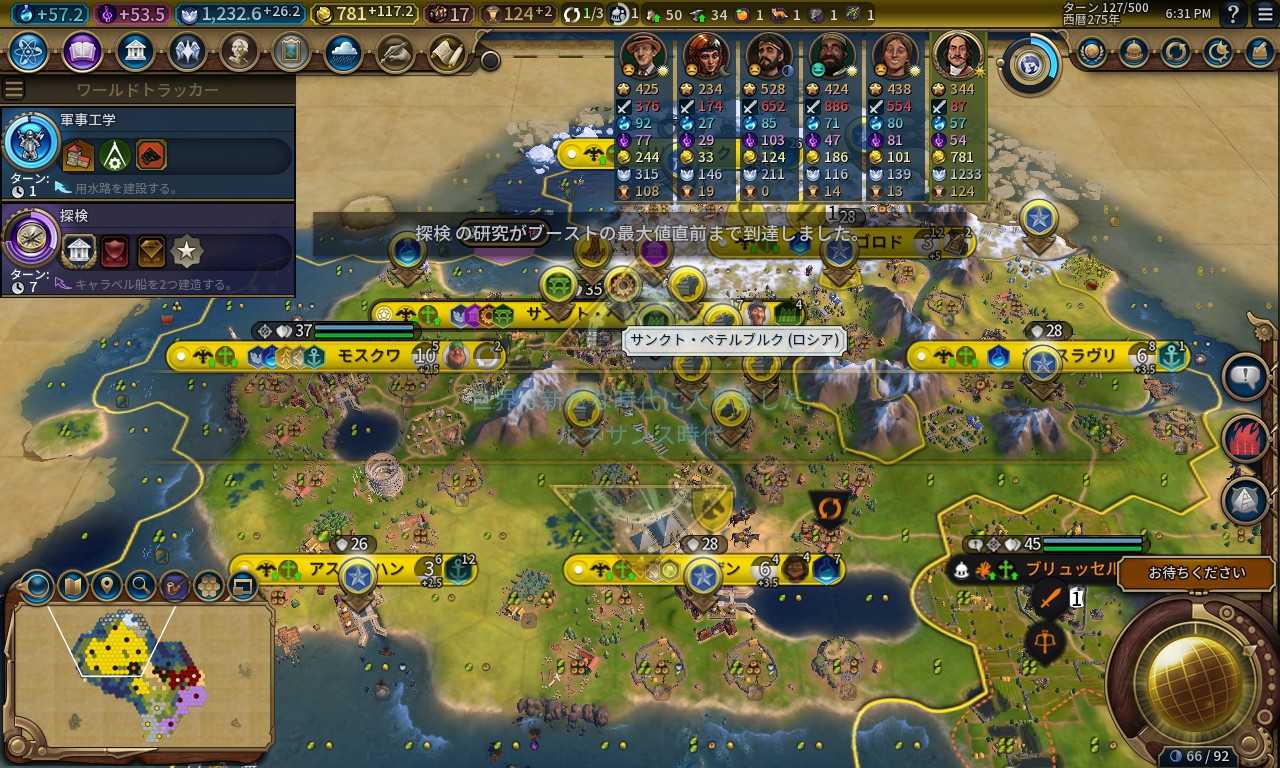Open the technology tree (atom icon)
Screen dimensions: 1280x768
pos(29,51)
